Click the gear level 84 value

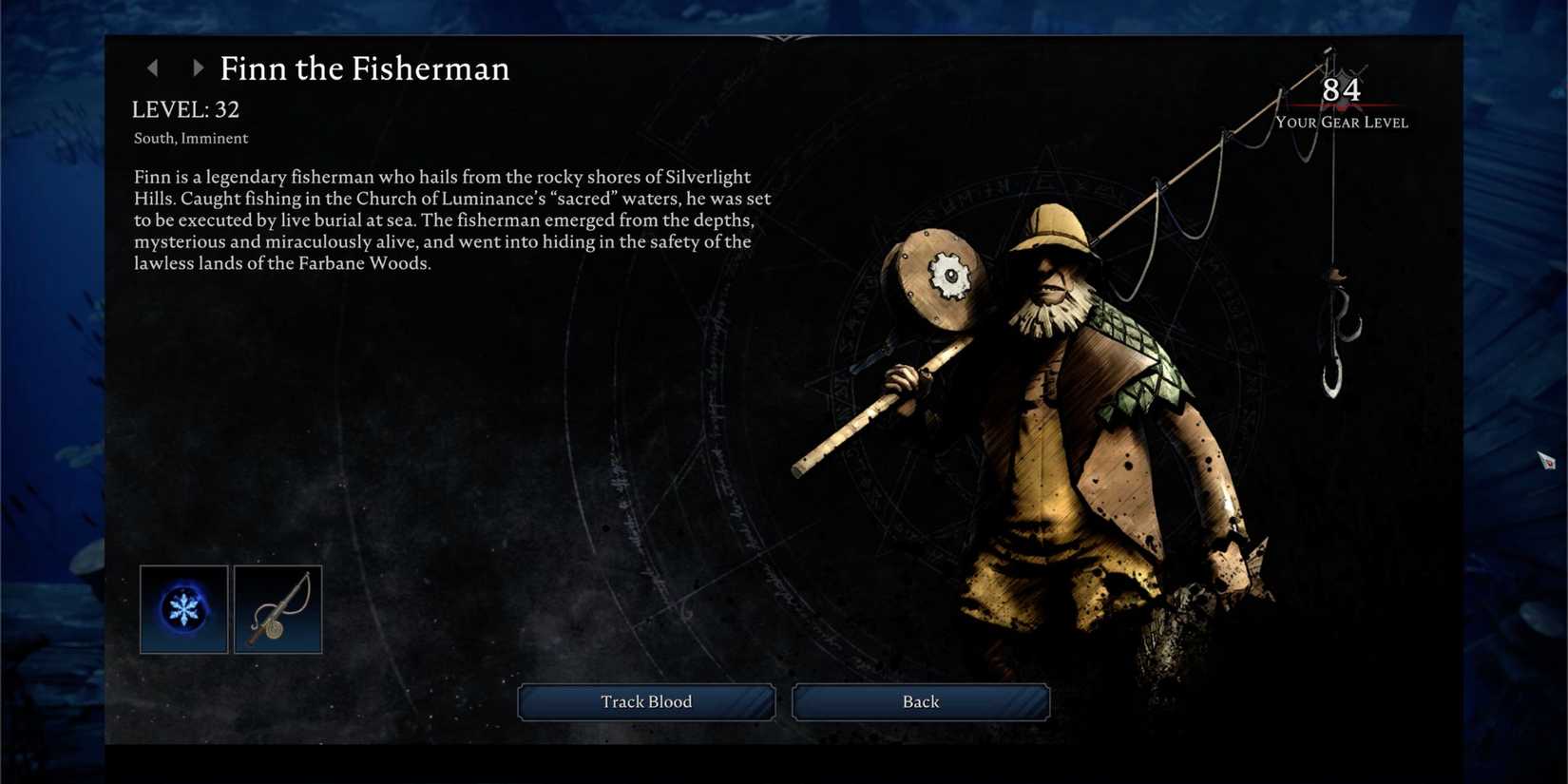coord(1340,90)
